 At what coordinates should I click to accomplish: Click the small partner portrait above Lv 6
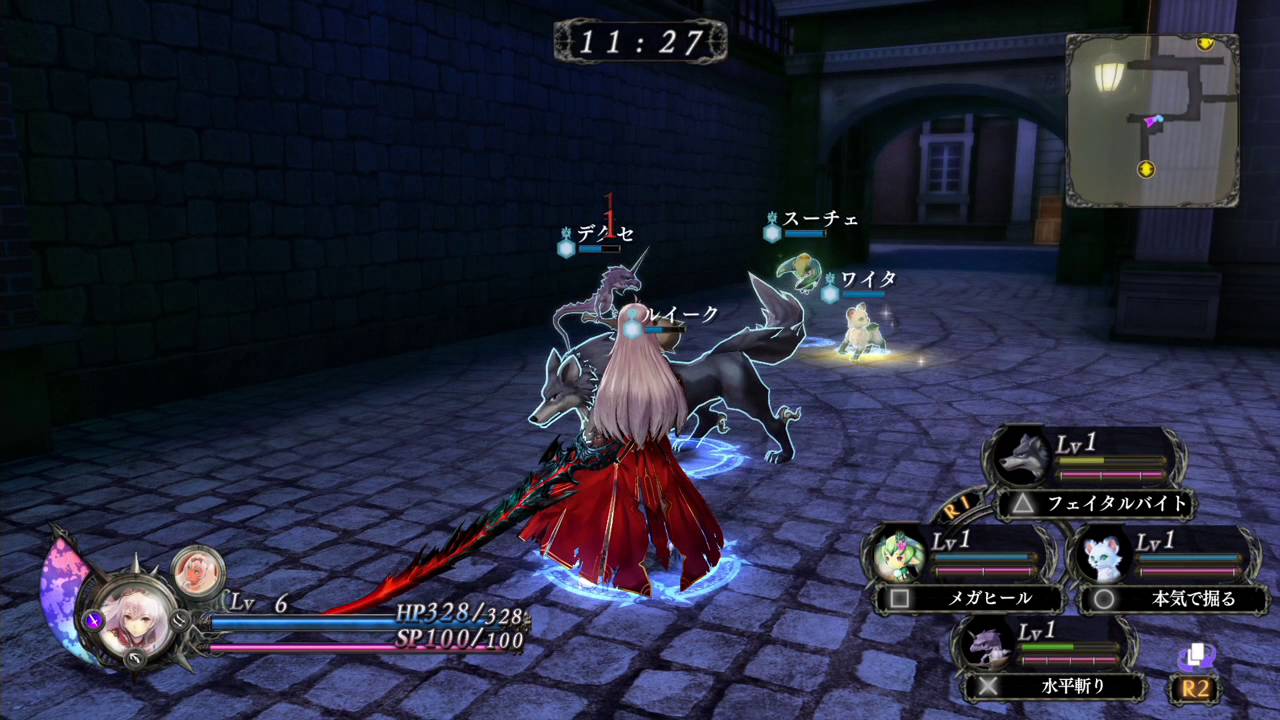[x=193, y=570]
